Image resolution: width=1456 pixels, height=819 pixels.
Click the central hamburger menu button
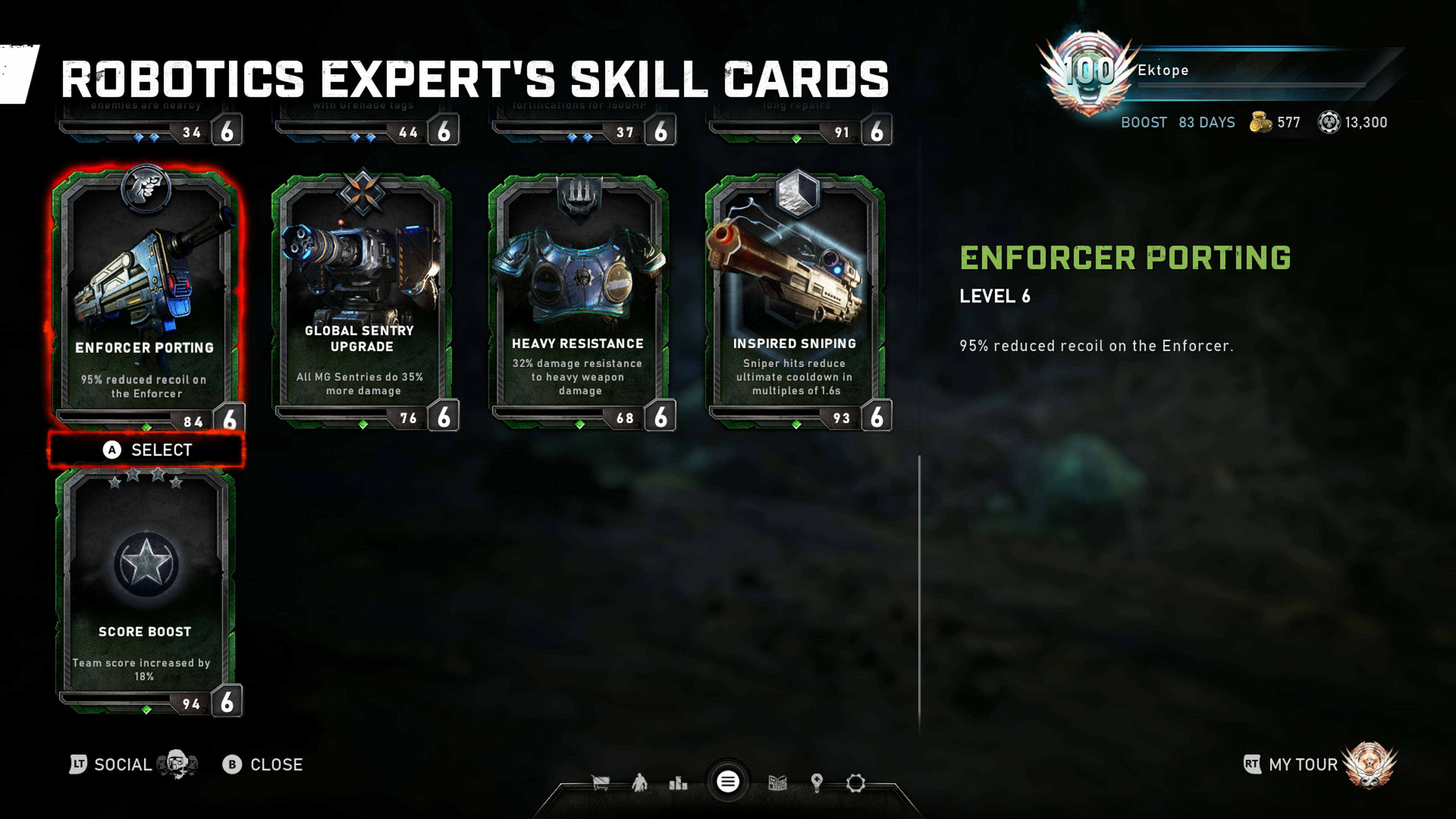[x=728, y=782]
